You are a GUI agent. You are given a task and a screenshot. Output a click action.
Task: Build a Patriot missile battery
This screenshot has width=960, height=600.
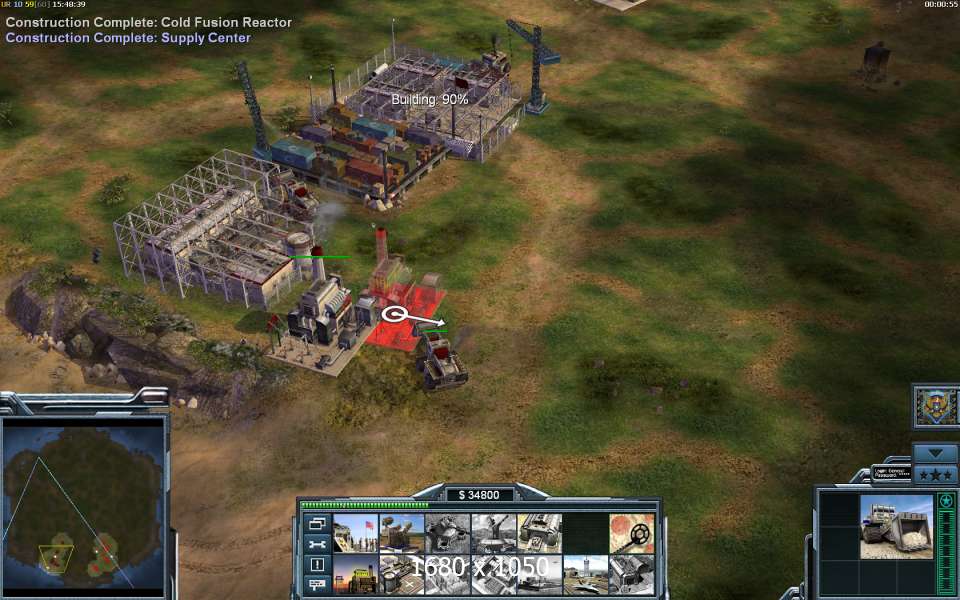(401, 534)
